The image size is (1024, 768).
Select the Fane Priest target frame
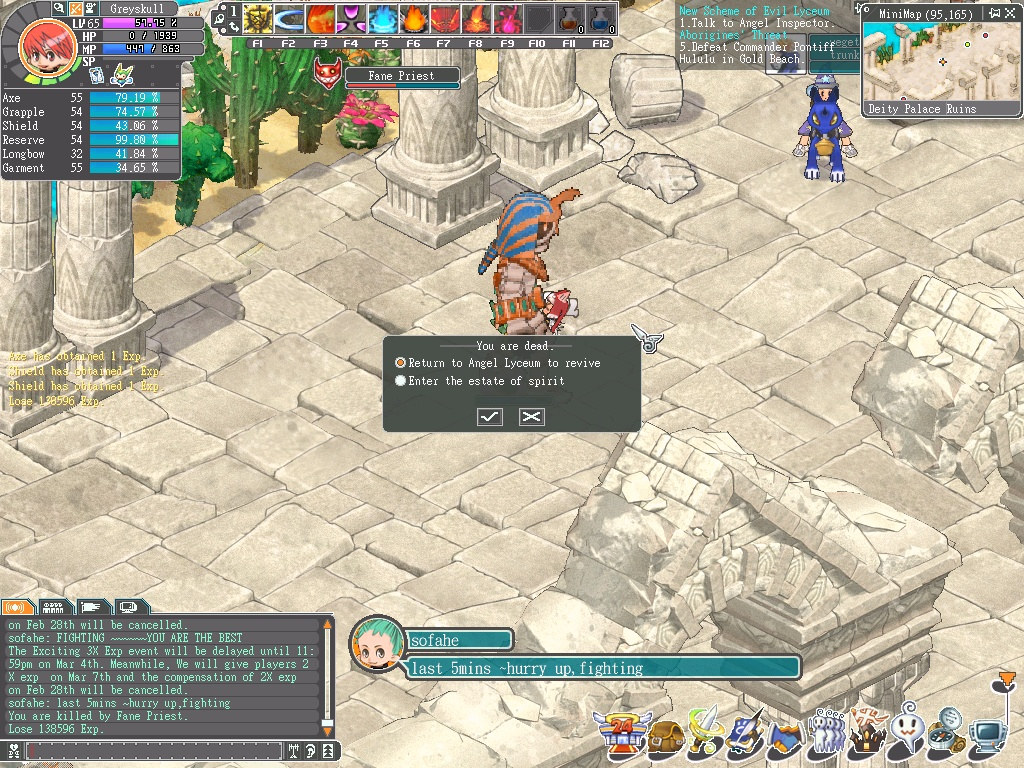coord(401,77)
